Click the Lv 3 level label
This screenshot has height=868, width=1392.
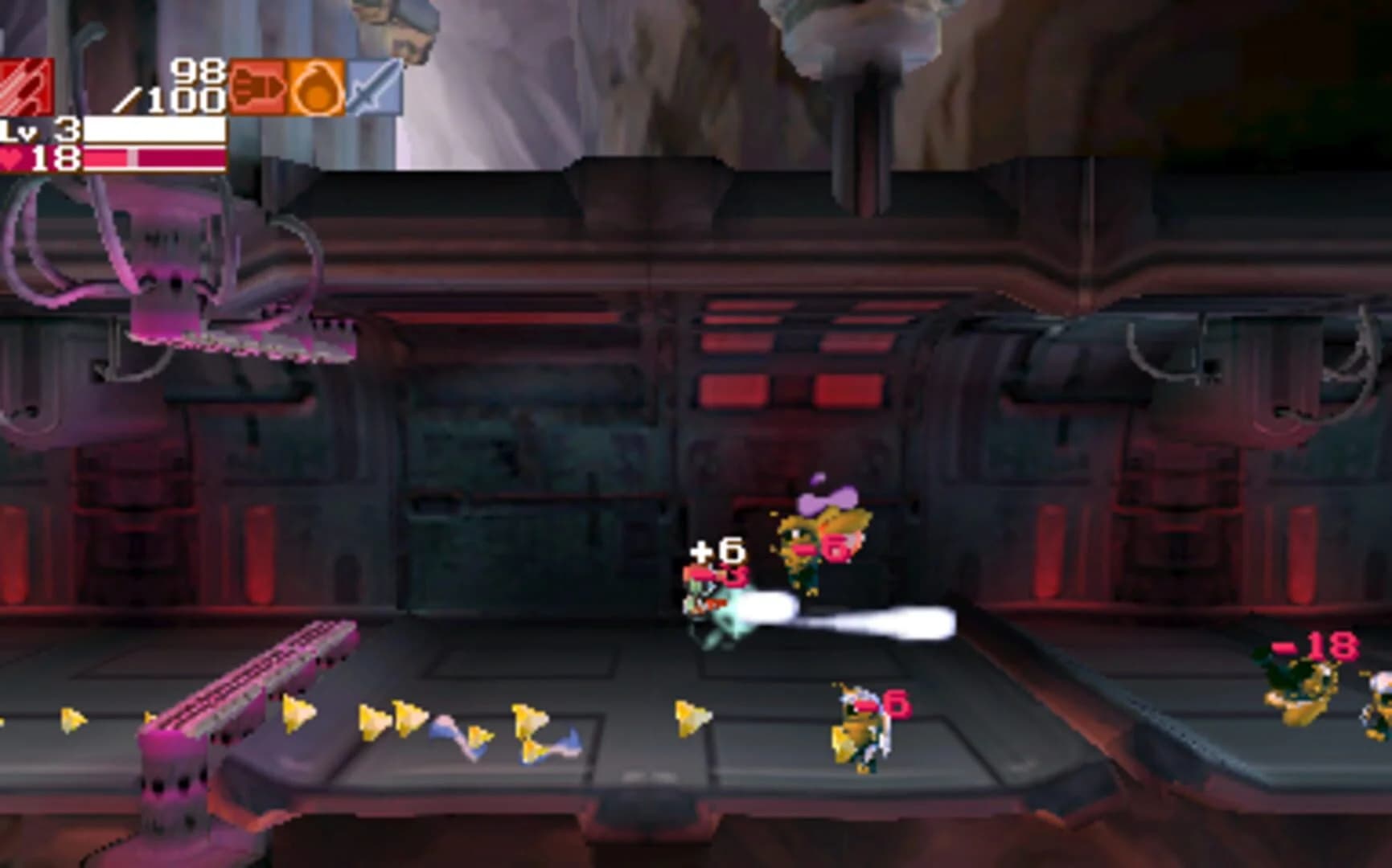pos(36,131)
